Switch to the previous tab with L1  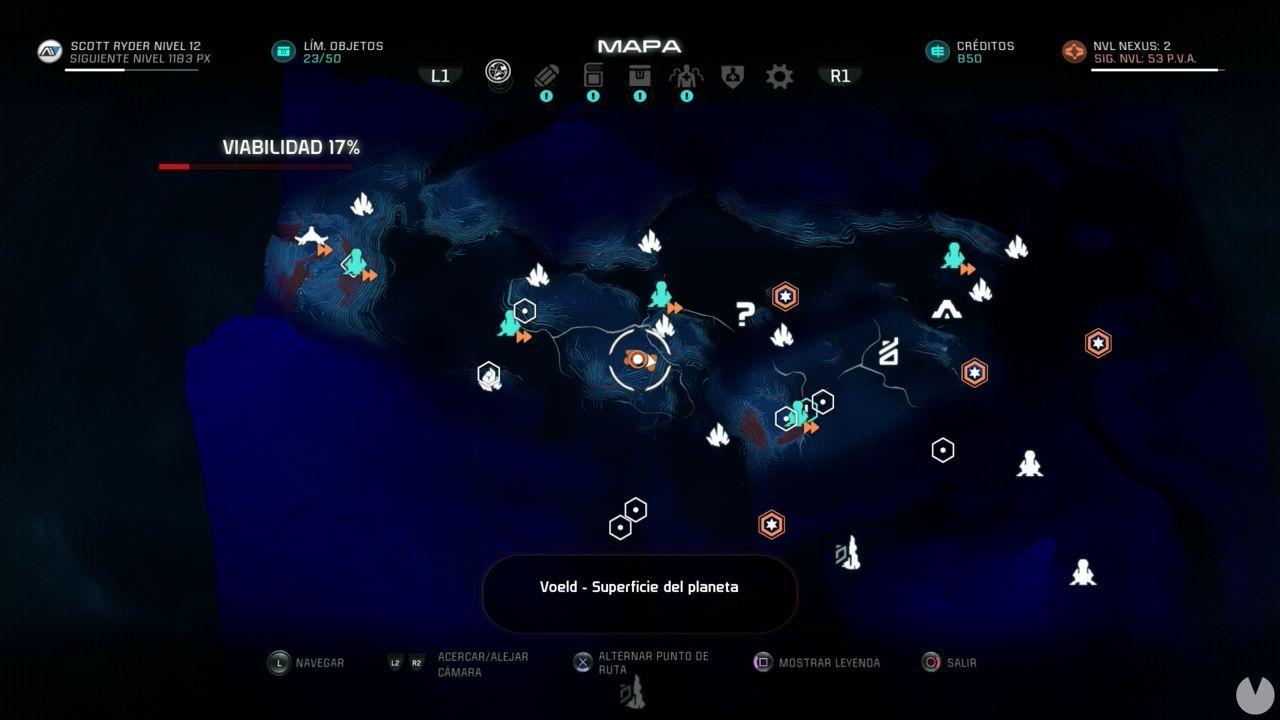point(439,74)
